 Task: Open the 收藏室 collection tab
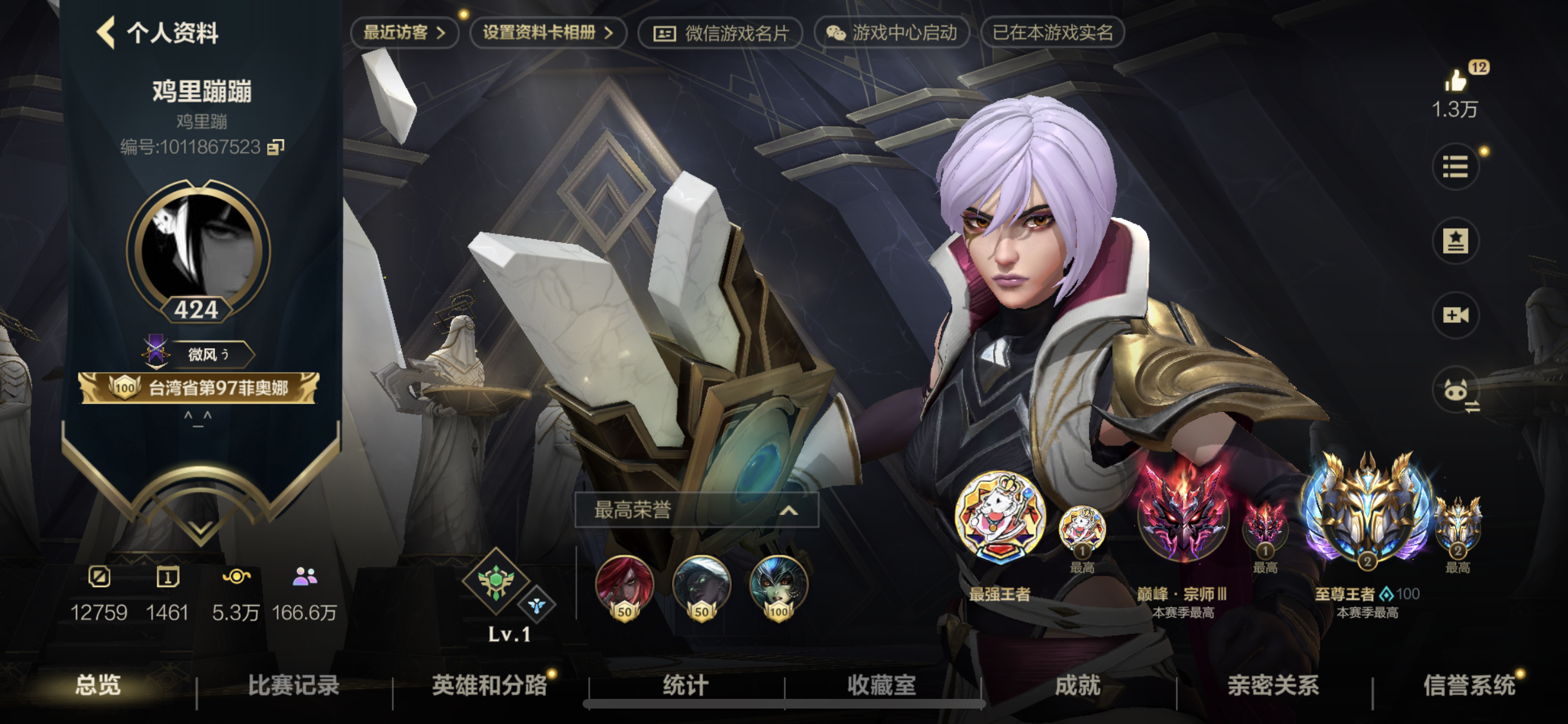click(x=881, y=685)
